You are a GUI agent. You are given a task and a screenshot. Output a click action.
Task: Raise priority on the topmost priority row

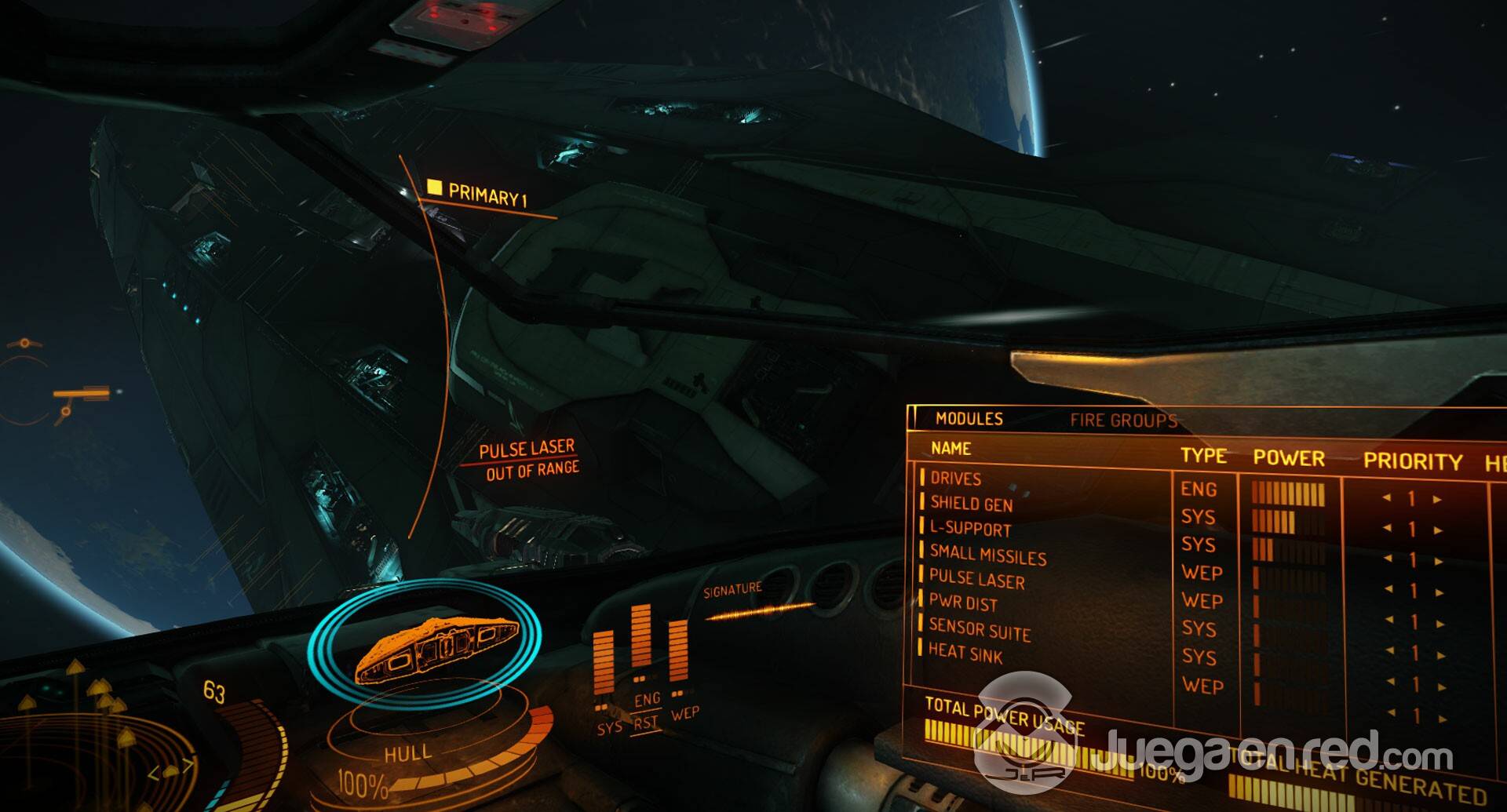[x=1437, y=500]
